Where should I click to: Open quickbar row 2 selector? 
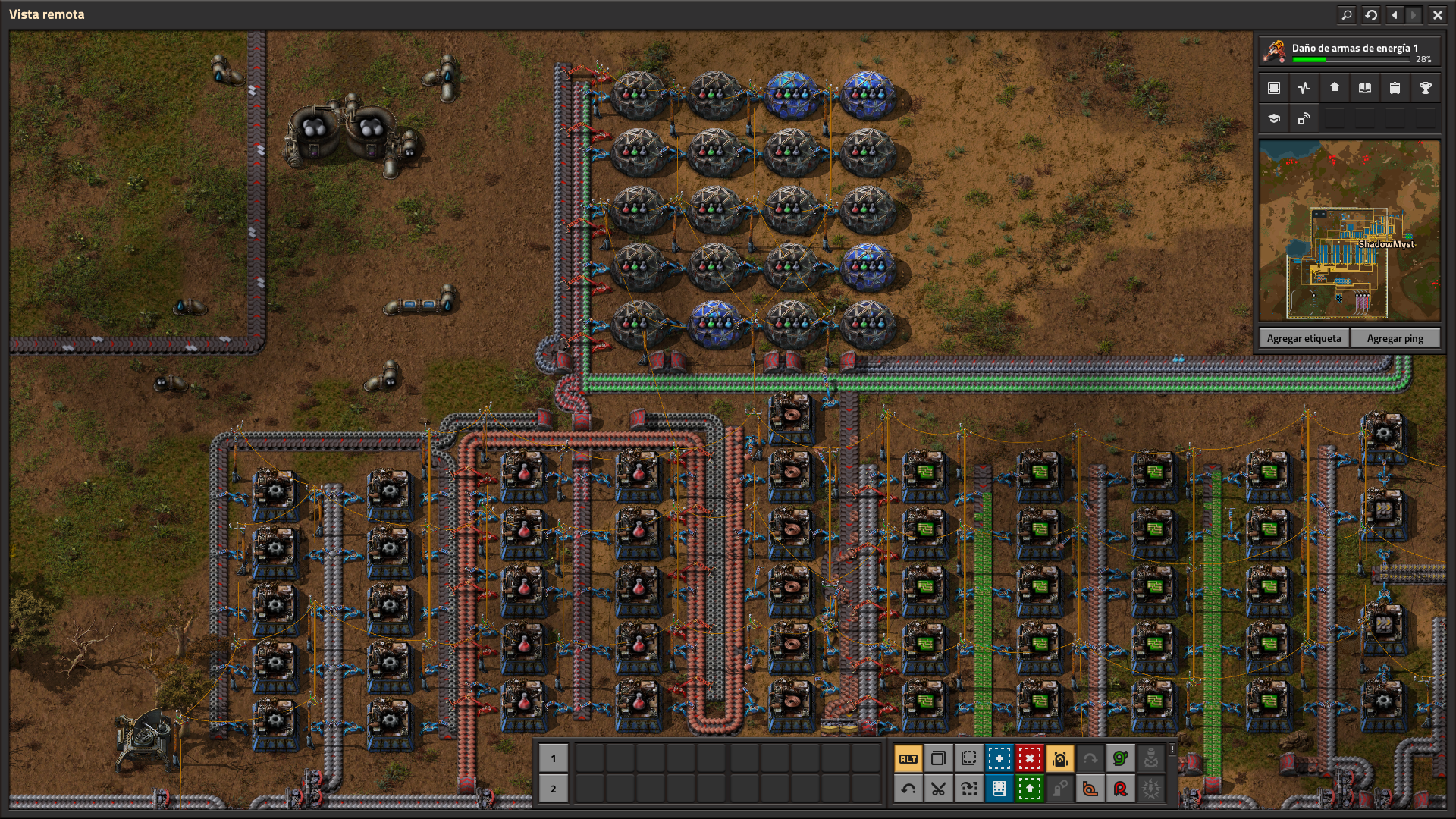click(554, 789)
